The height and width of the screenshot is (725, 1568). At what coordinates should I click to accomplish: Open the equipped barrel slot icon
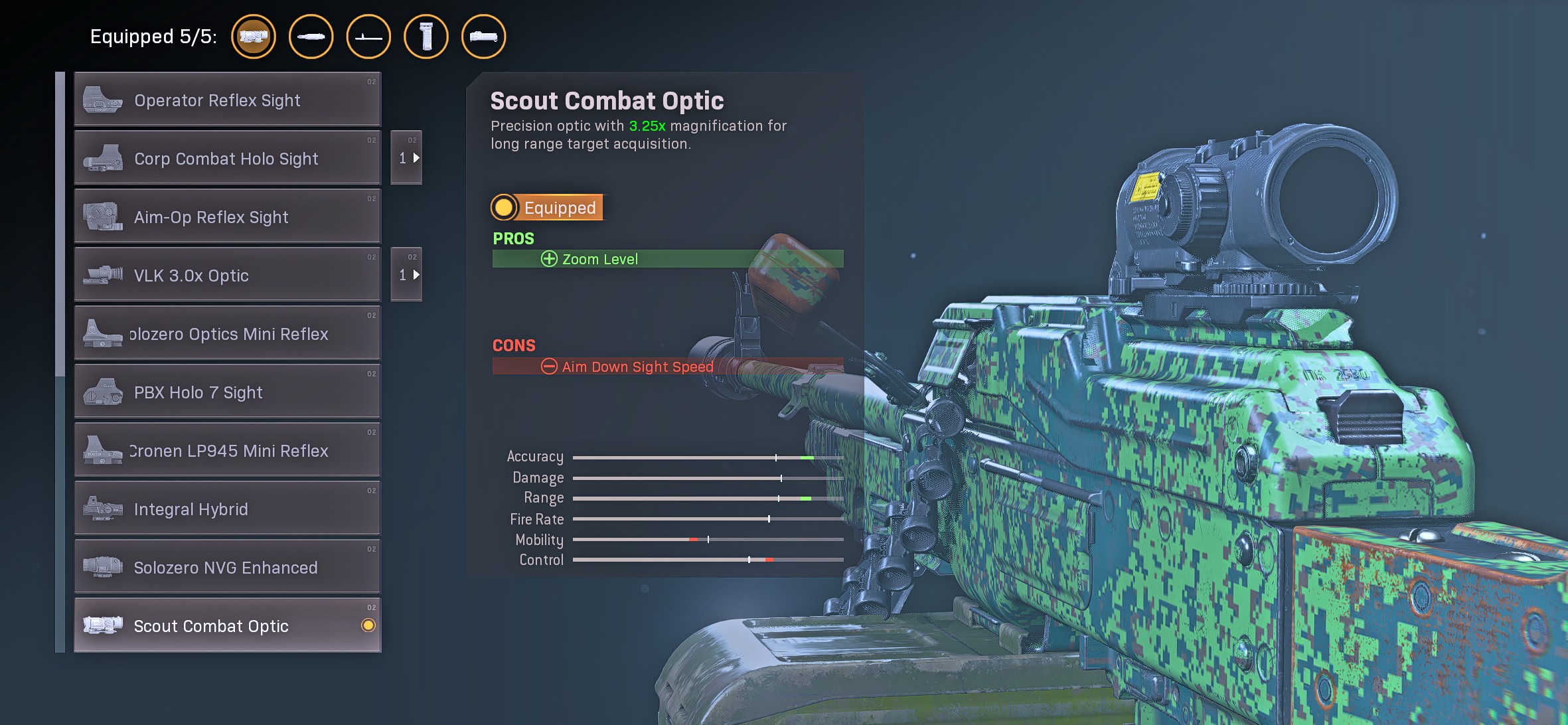368,37
